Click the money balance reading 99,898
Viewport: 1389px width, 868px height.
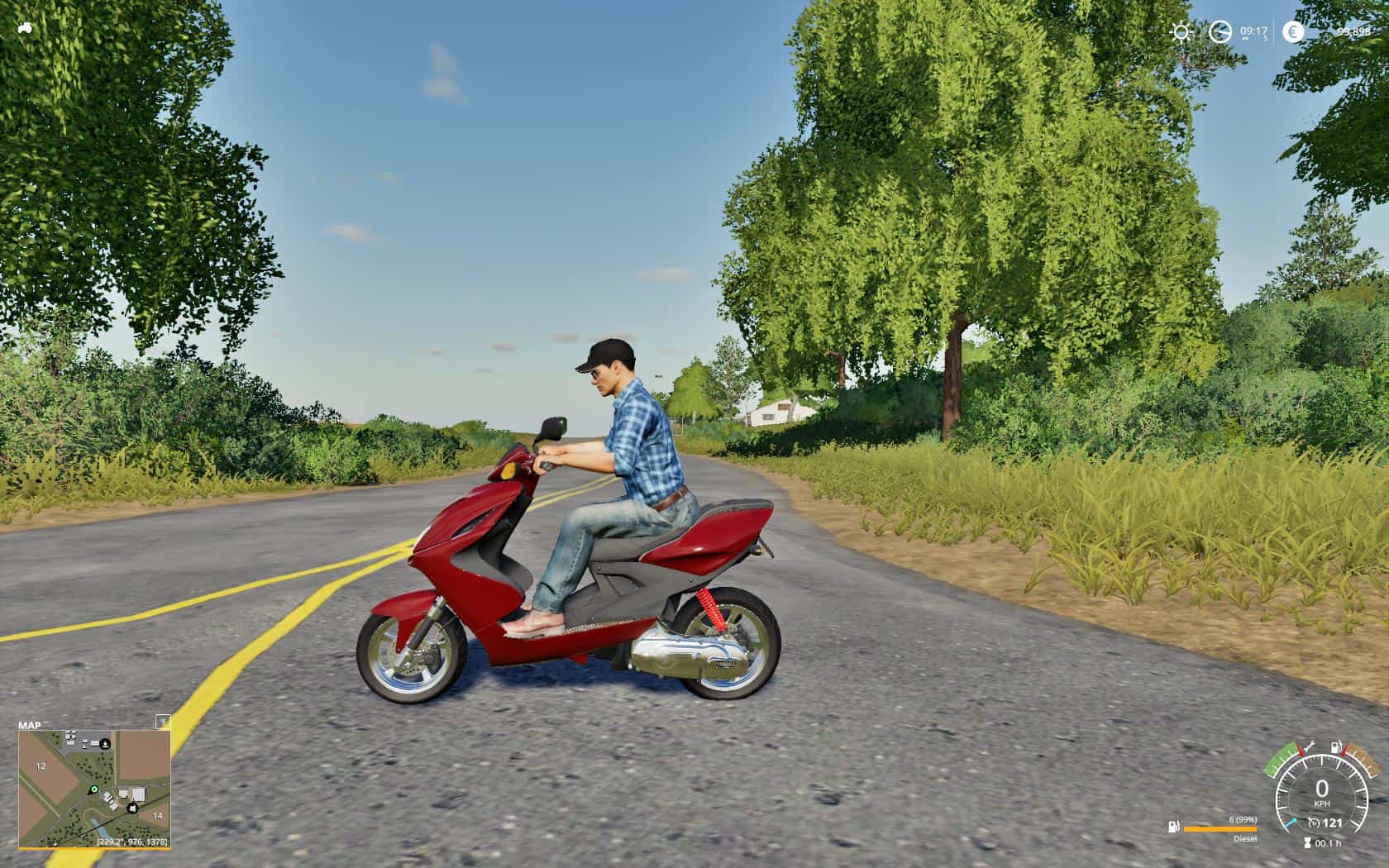[1353, 31]
